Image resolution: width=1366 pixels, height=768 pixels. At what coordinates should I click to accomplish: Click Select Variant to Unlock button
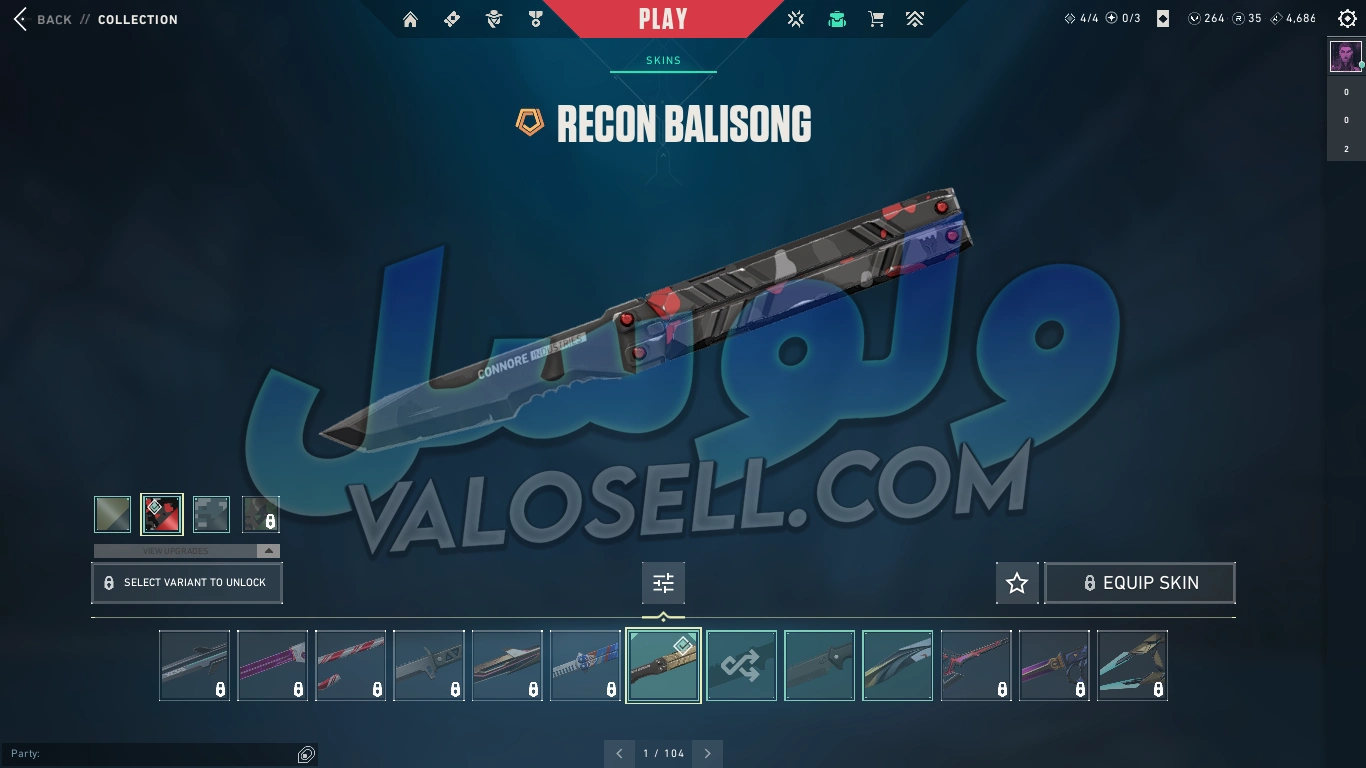tap(187, 582)
